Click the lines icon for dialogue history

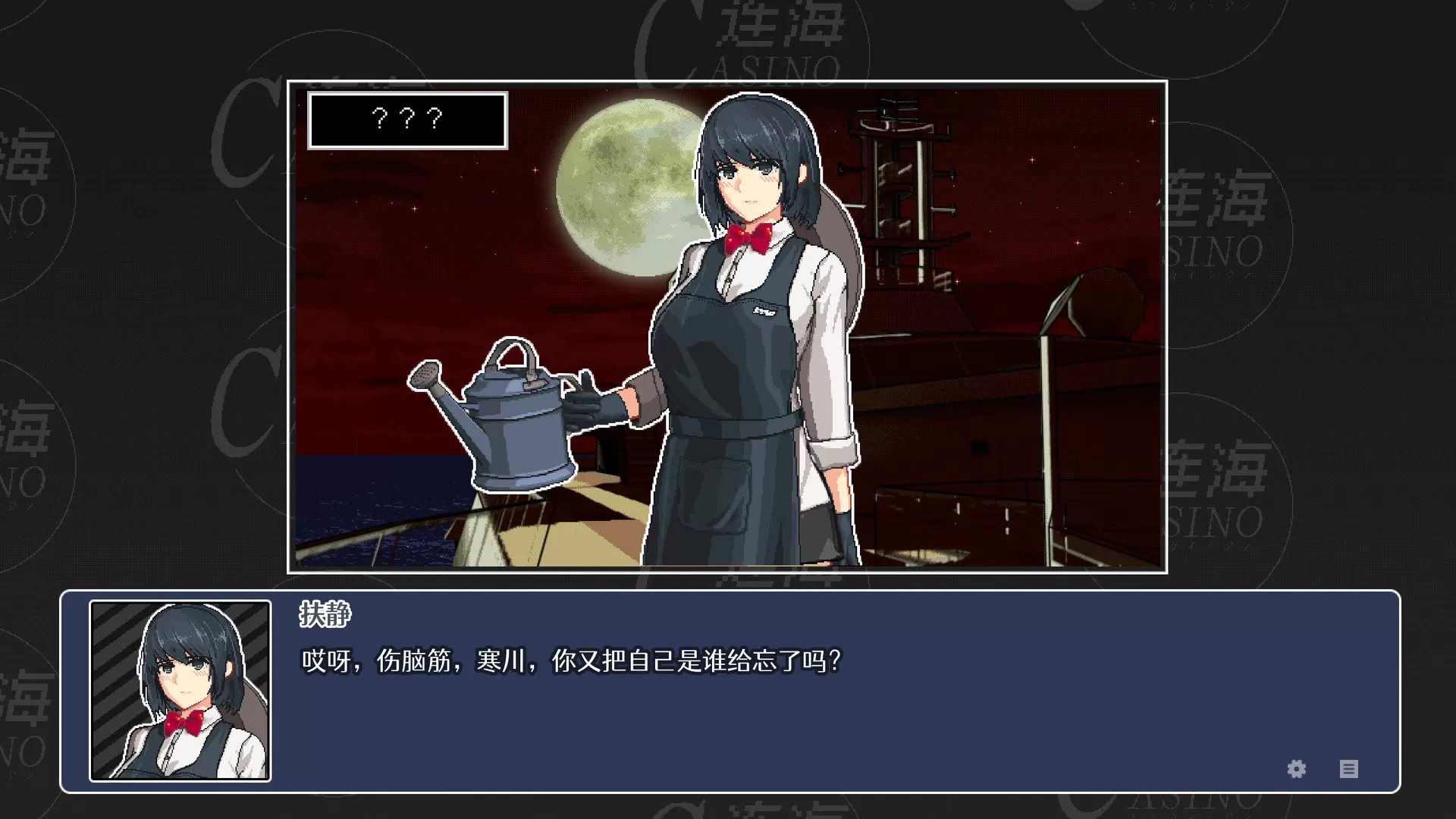pos(1350,769)
